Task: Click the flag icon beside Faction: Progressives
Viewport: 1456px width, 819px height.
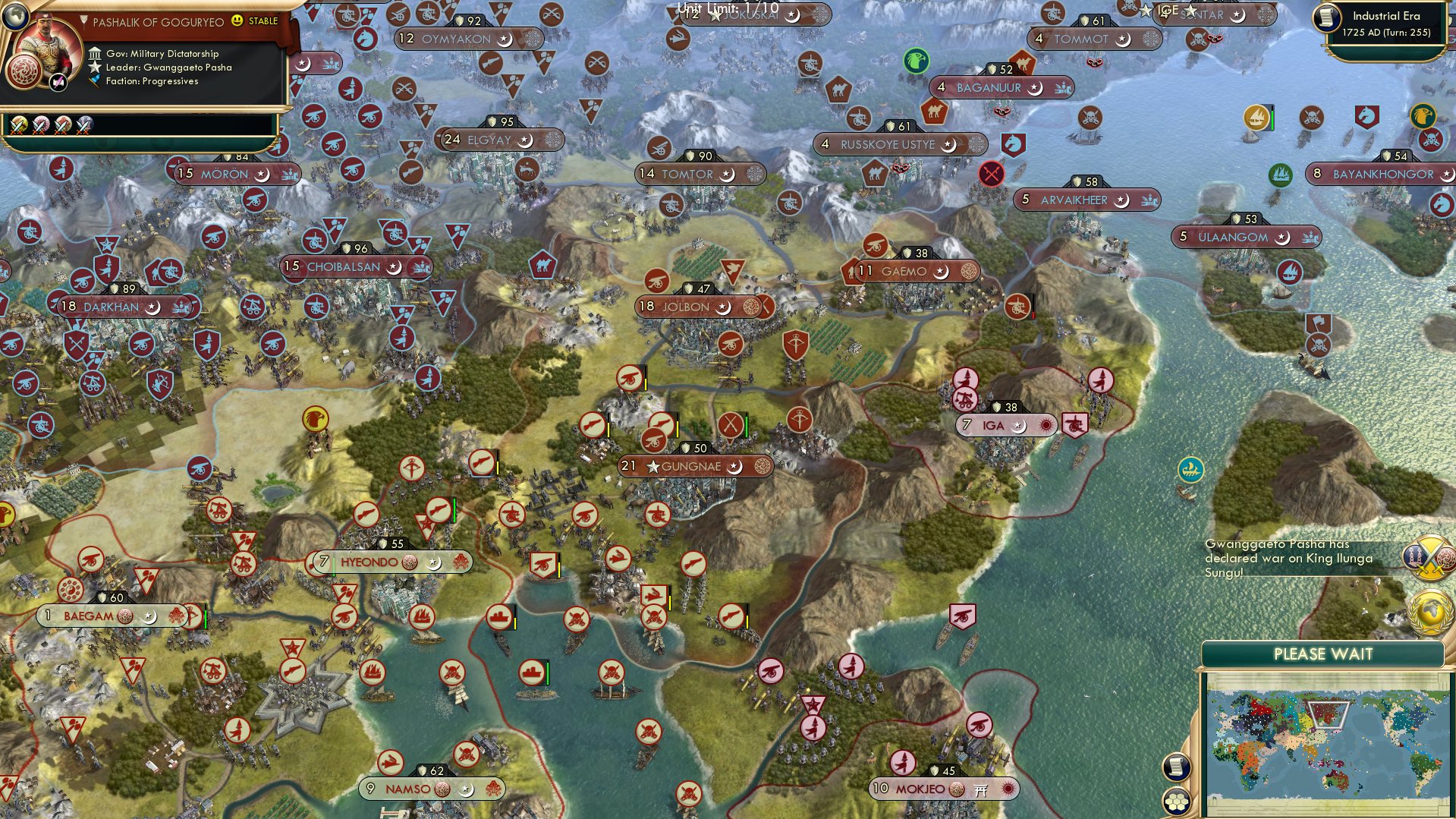Action: 95,83
